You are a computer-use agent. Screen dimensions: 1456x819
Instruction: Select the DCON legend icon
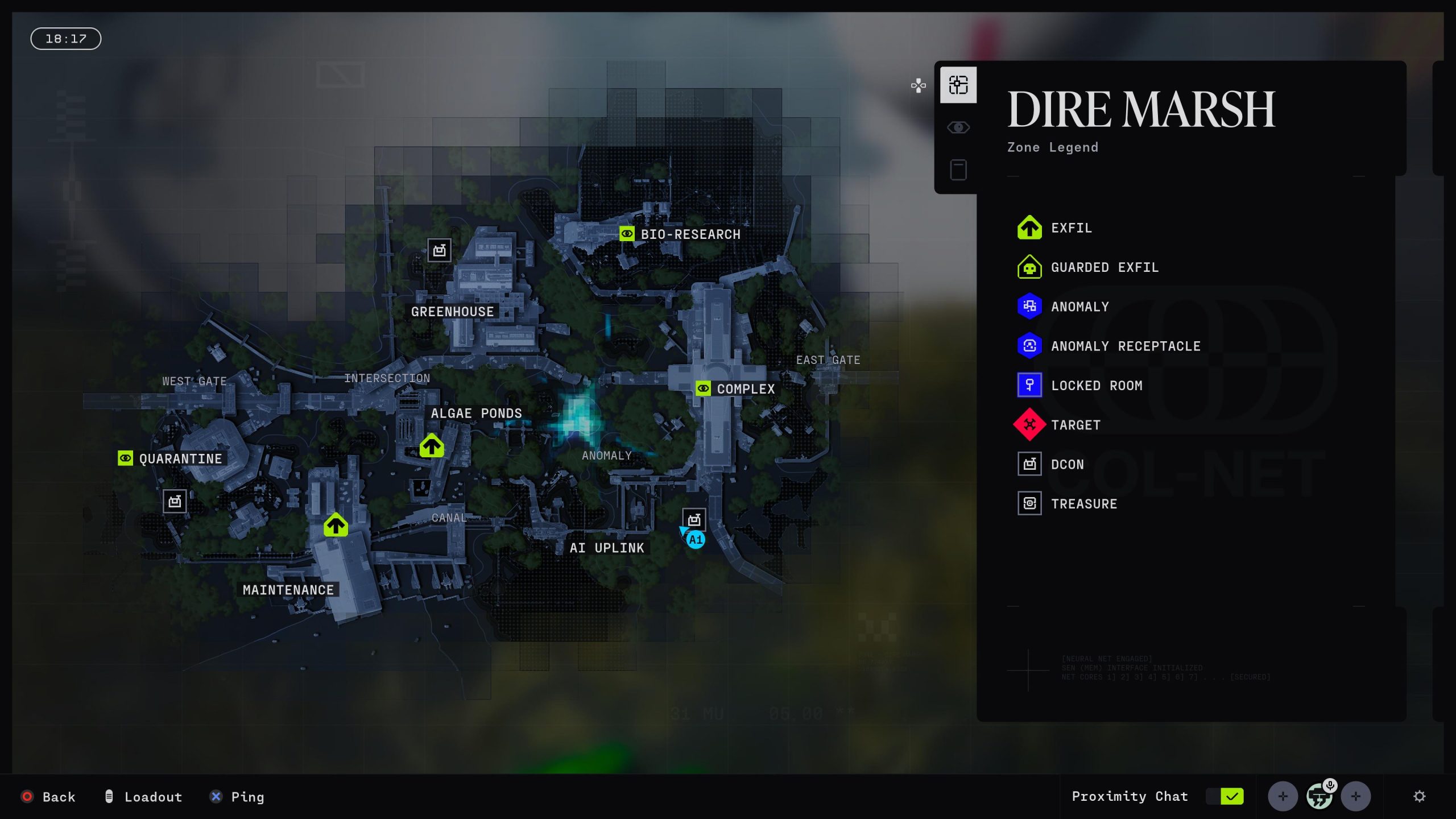pos(1029,464)
